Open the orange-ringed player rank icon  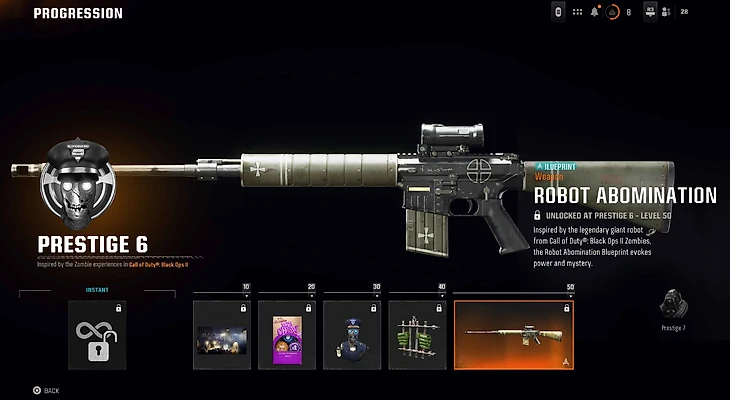tap(613, 12)
